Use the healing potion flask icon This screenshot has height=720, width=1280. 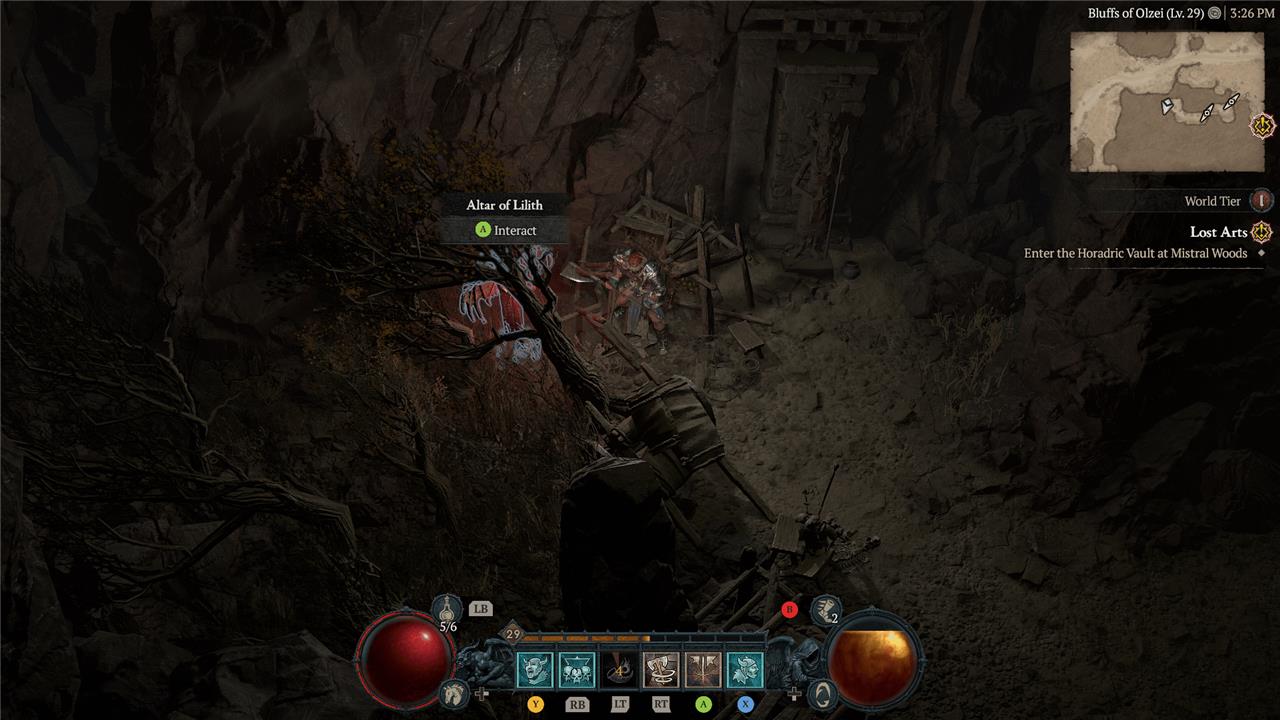tap(447, 608)
